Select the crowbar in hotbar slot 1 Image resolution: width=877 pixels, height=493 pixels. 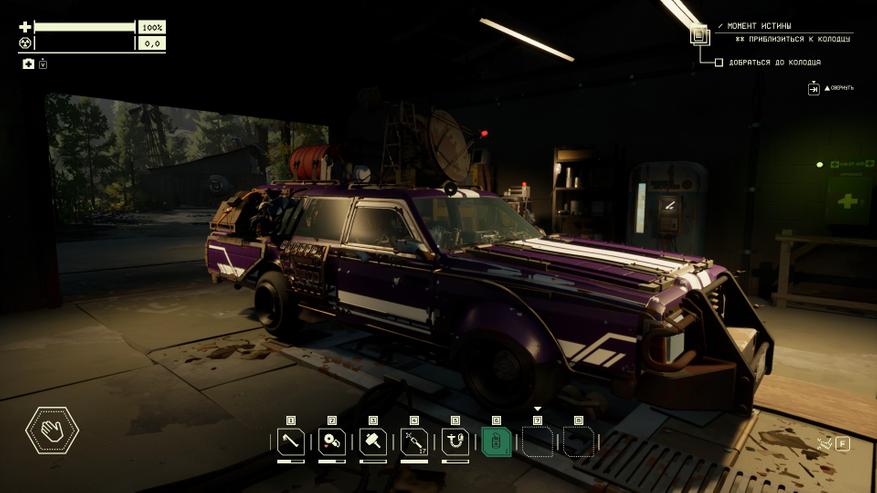click(291, 441)
